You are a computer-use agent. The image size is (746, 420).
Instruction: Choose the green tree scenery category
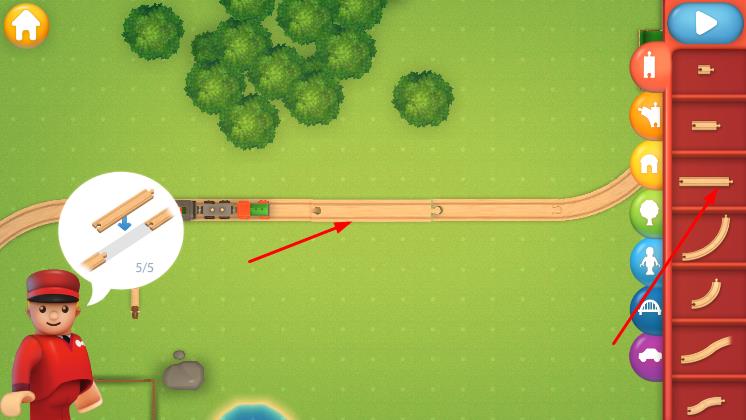pos(648,212)
